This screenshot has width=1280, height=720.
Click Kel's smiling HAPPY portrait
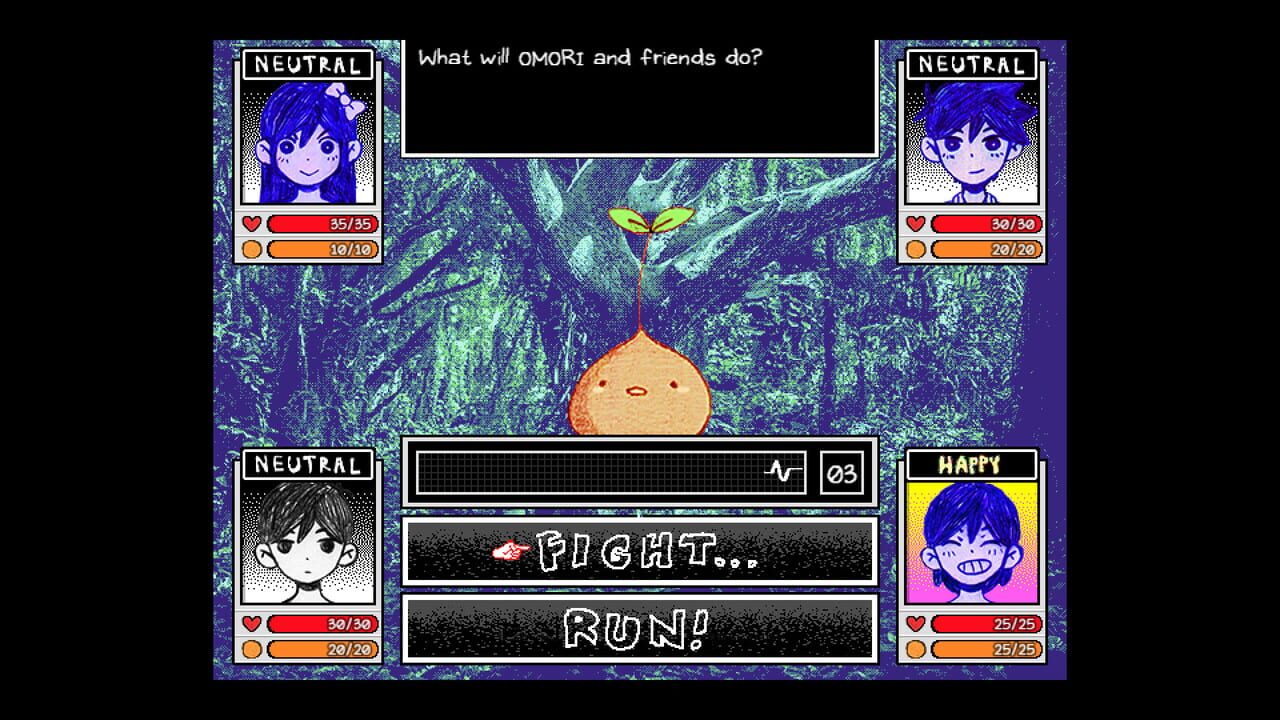coord(972,540)
